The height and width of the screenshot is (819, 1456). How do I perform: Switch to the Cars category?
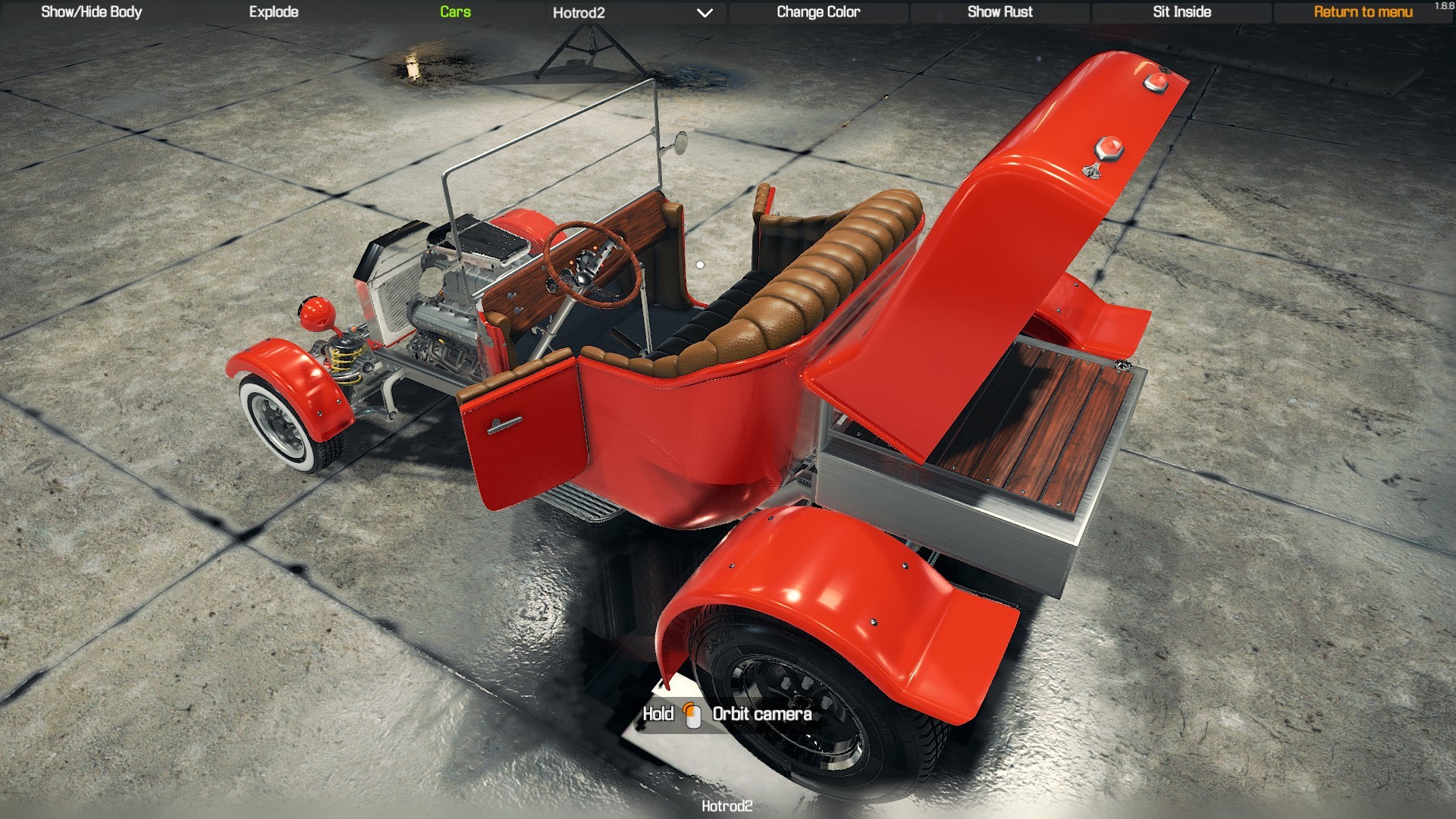pos(454,12)
